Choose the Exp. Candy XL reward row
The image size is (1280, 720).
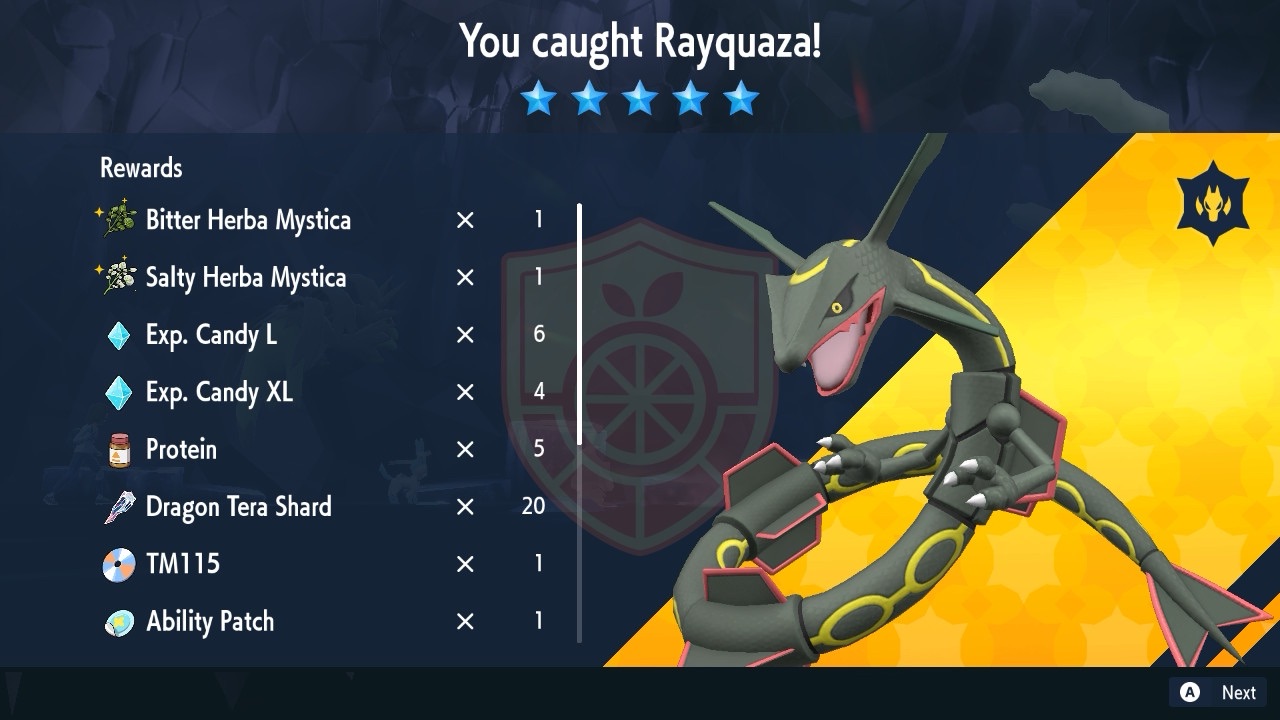click(219, 393)
